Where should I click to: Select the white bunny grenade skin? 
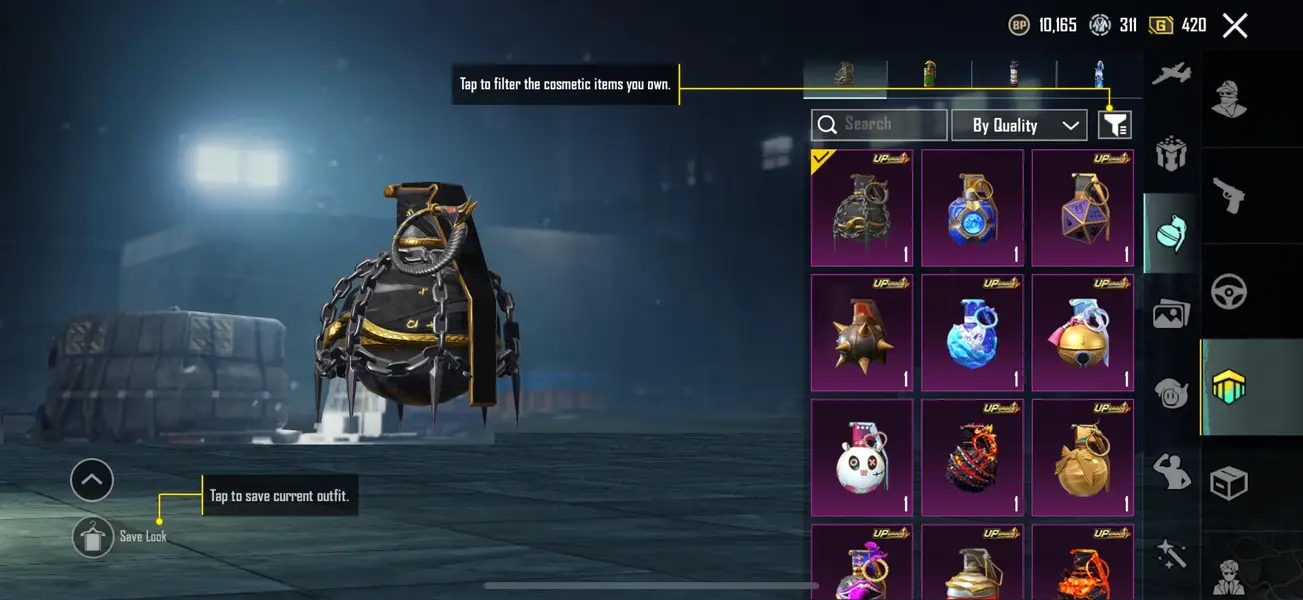pos(861,458)
